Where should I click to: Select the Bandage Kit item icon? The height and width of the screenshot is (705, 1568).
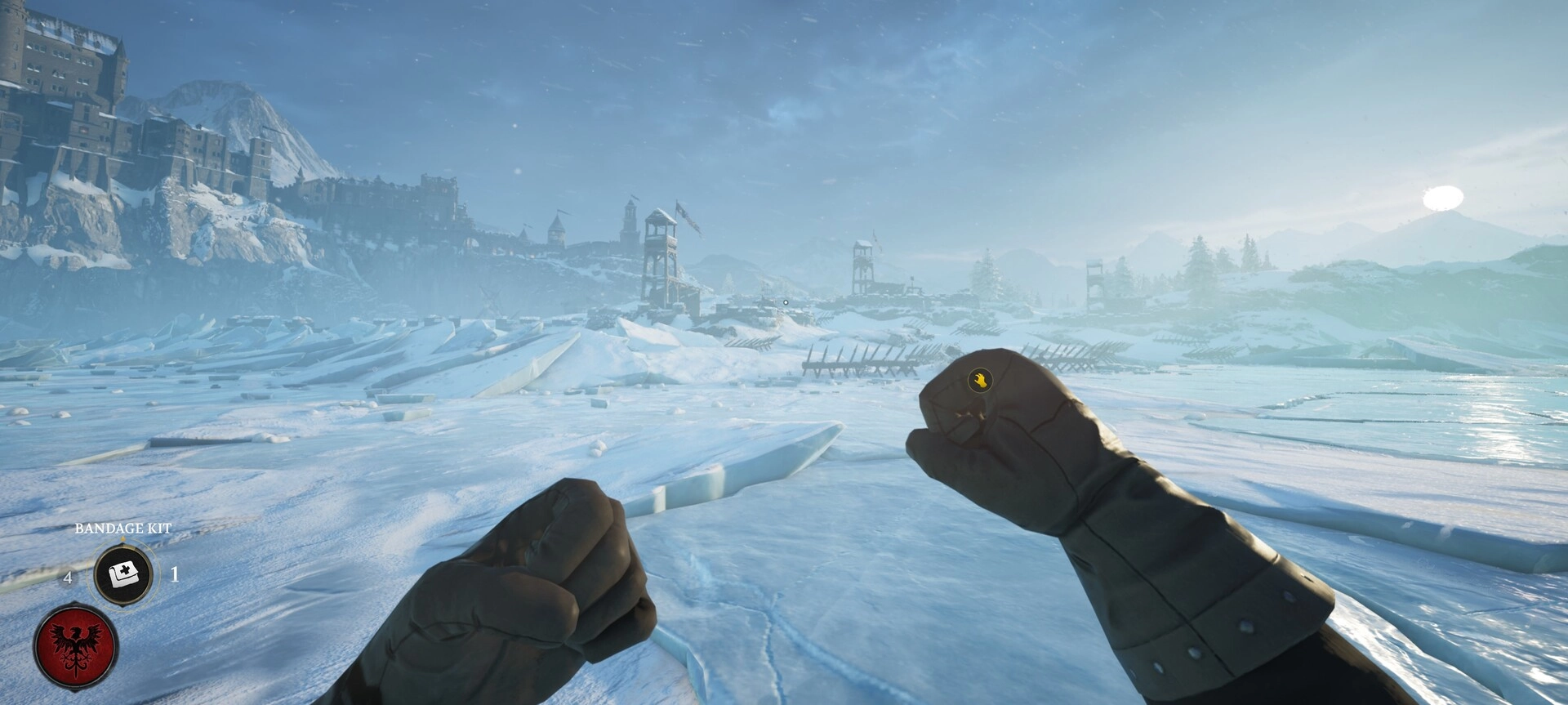click(123, 574)
